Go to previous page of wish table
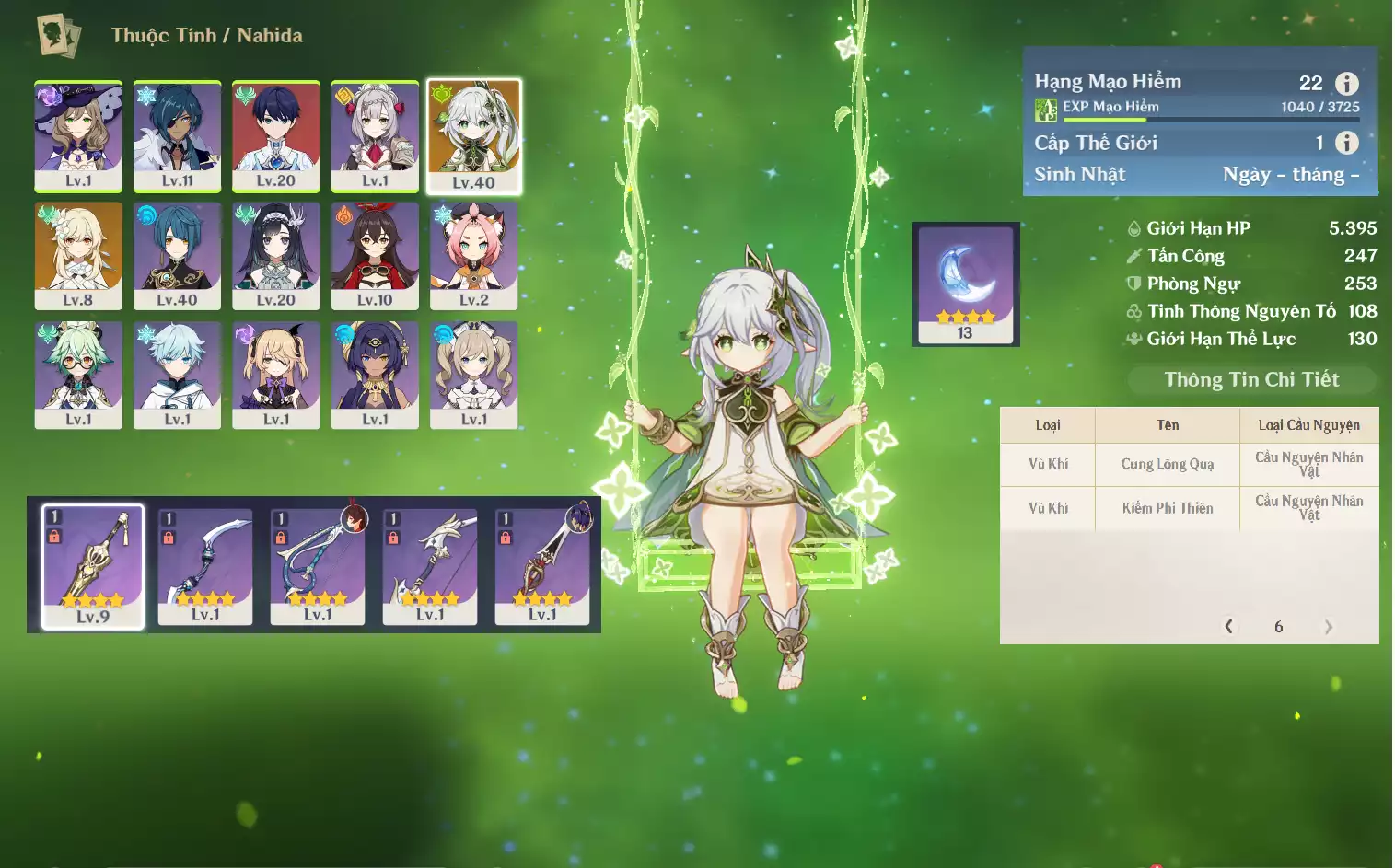Image resolution: width=1395 pixels, height=868 pixels. pos(1228,626)
